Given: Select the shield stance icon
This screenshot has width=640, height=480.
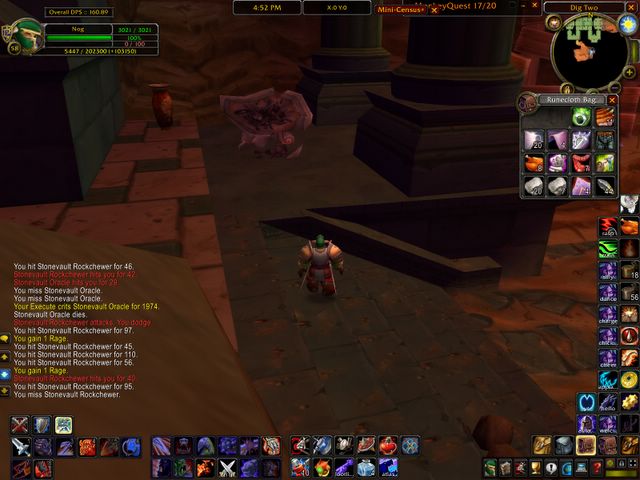Looking at the screenshot, I should 42,424.
